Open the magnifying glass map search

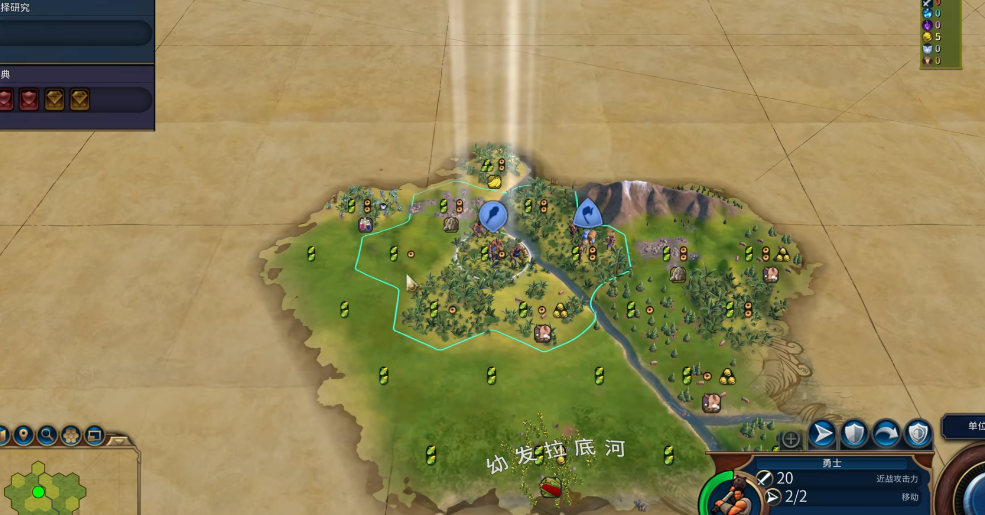47,436
